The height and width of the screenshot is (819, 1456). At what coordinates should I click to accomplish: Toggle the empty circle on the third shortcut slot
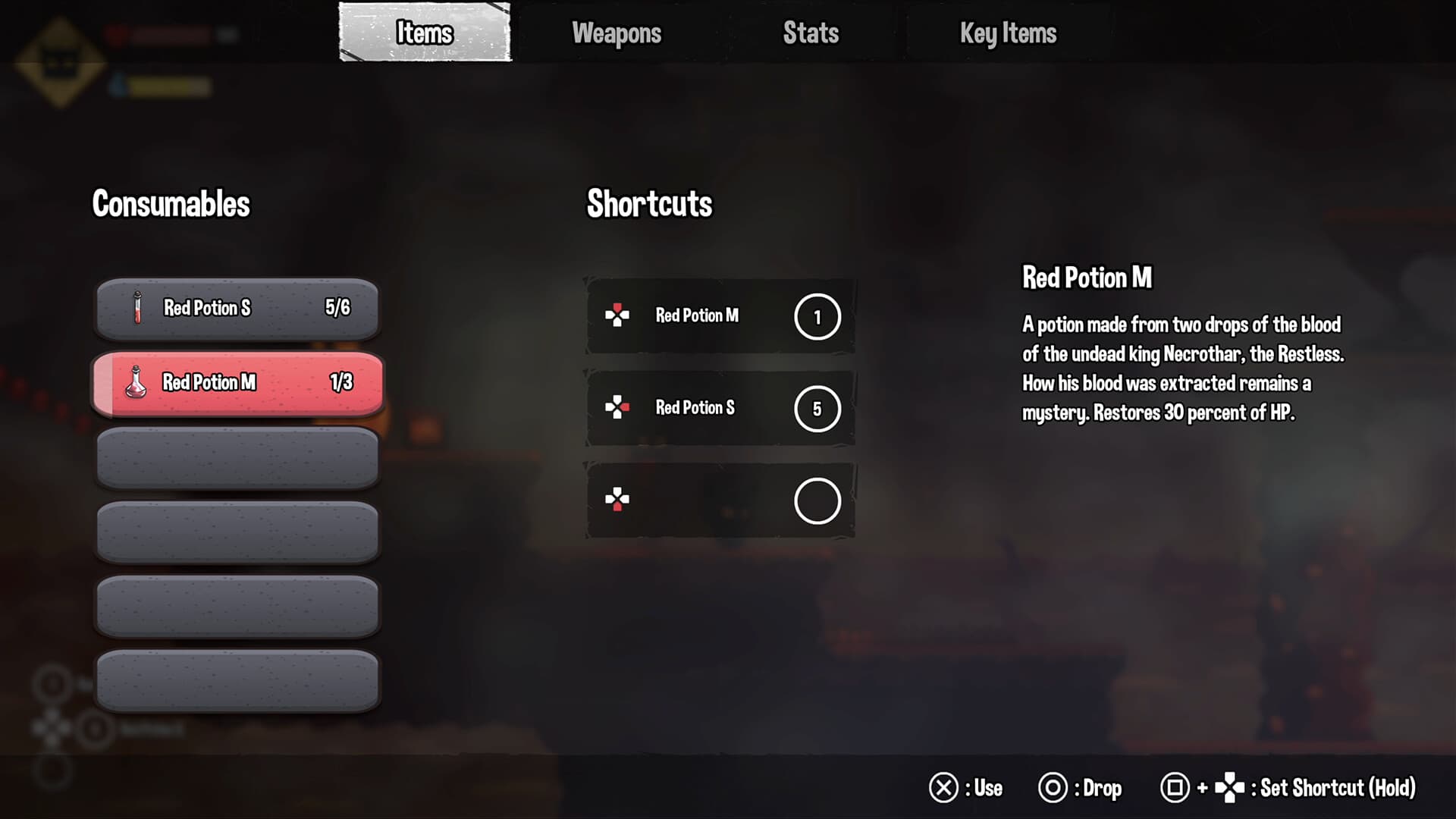click(x=817, y=500)
